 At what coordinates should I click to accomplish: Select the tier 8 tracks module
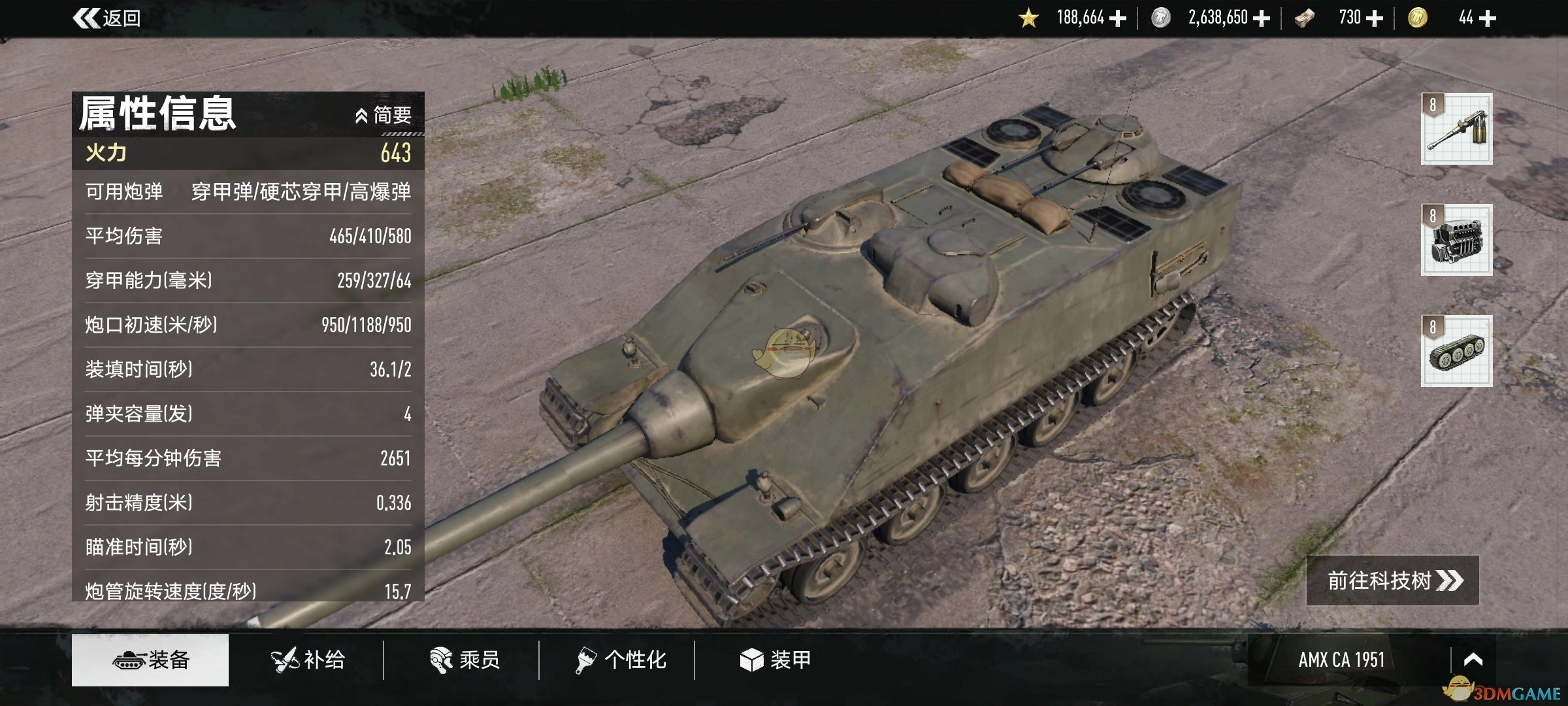click(x=1456, y=351)
